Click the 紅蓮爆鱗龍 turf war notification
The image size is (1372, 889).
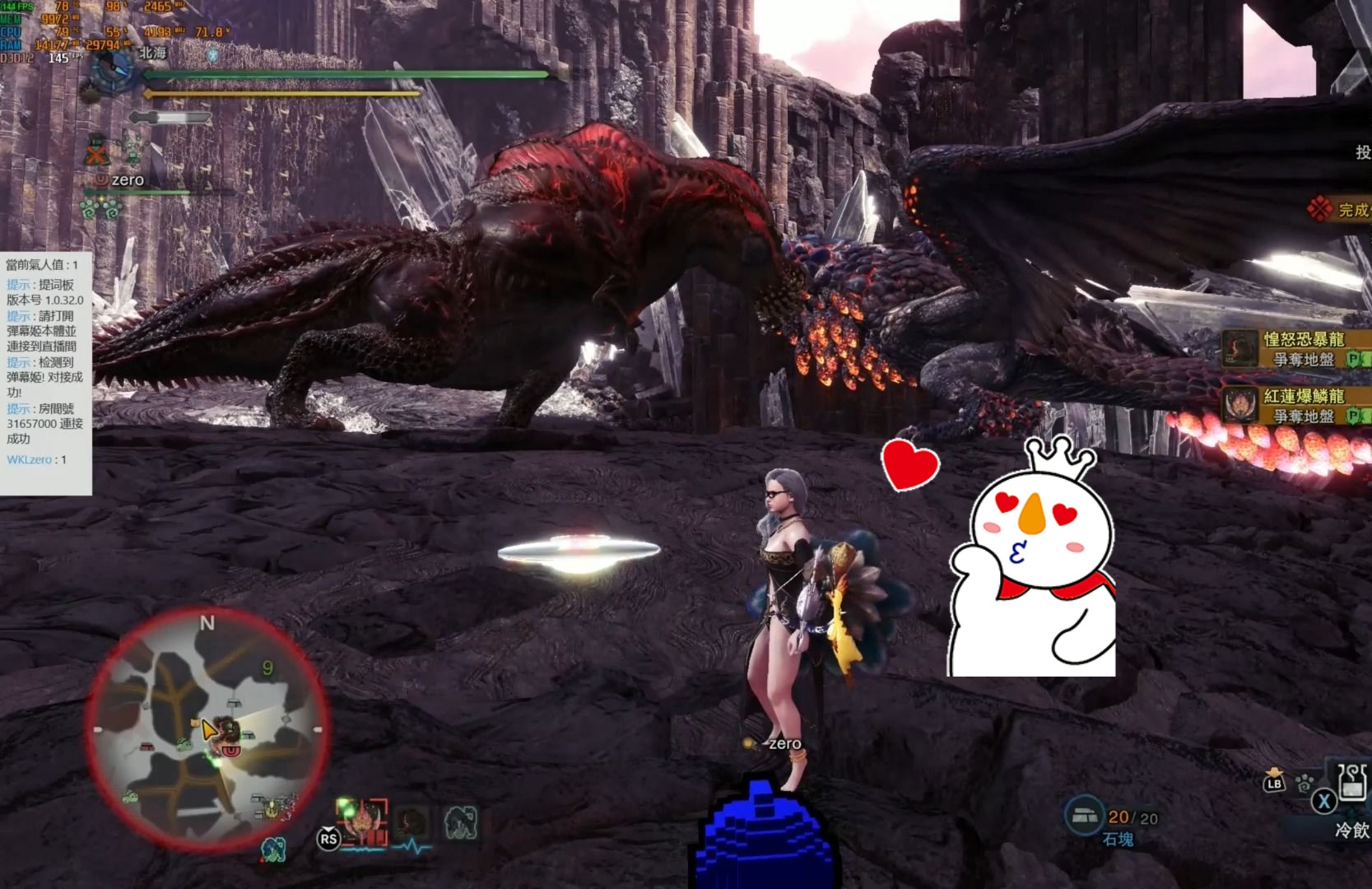pos(1296,406)
